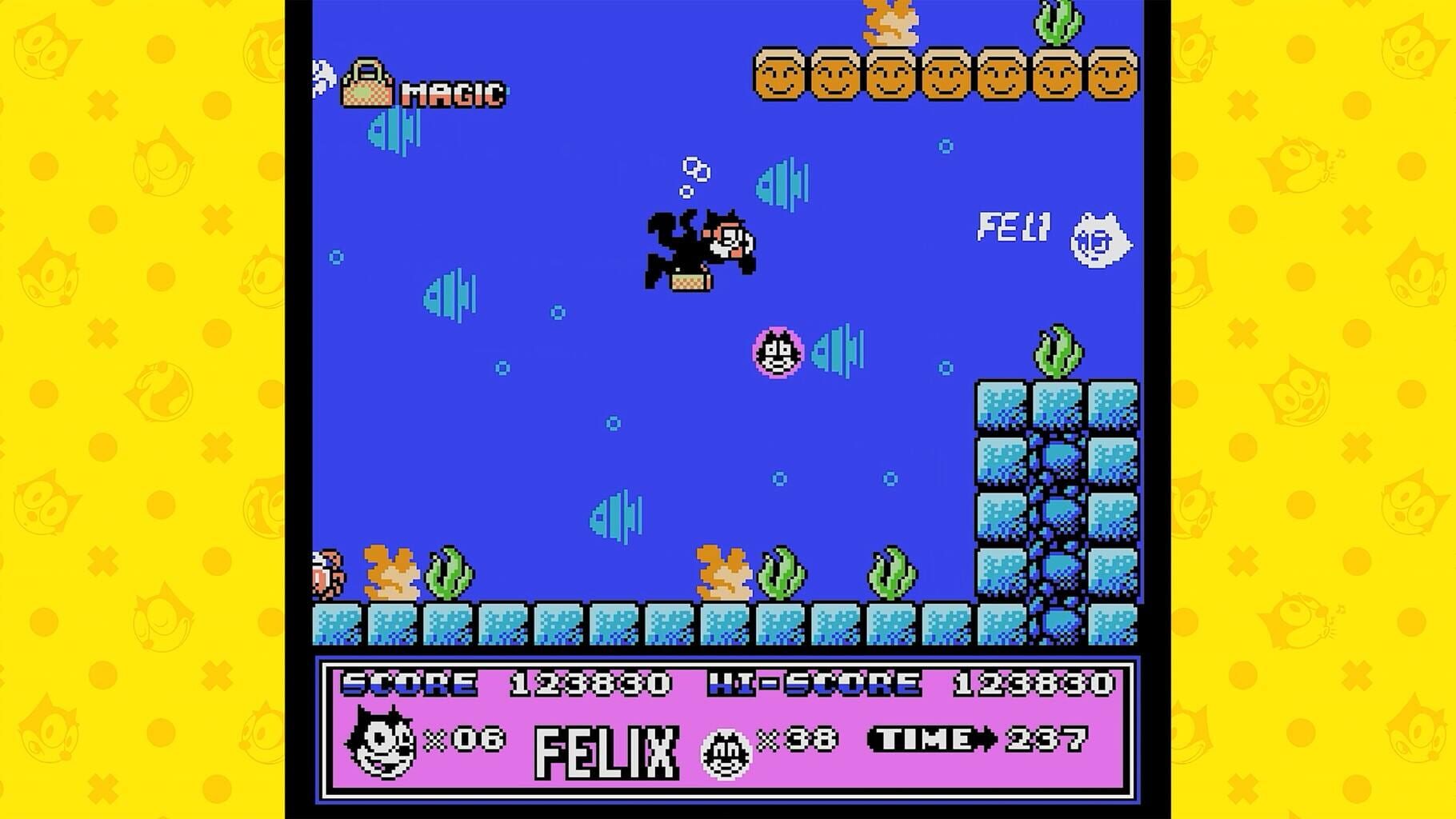Click a bubble rising above Felix
This screenshot has height=819, width=1456.
[693, 167]
